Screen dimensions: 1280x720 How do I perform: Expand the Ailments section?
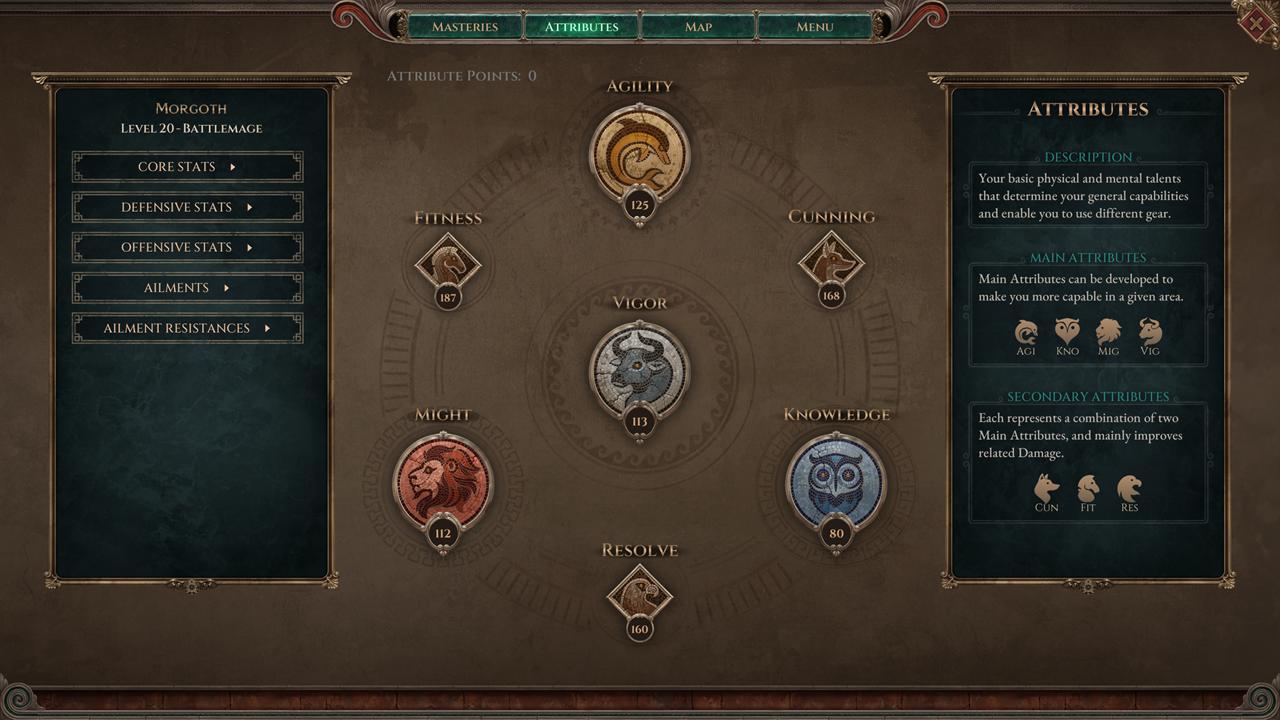pyautogui.click(x=187, y=288)
